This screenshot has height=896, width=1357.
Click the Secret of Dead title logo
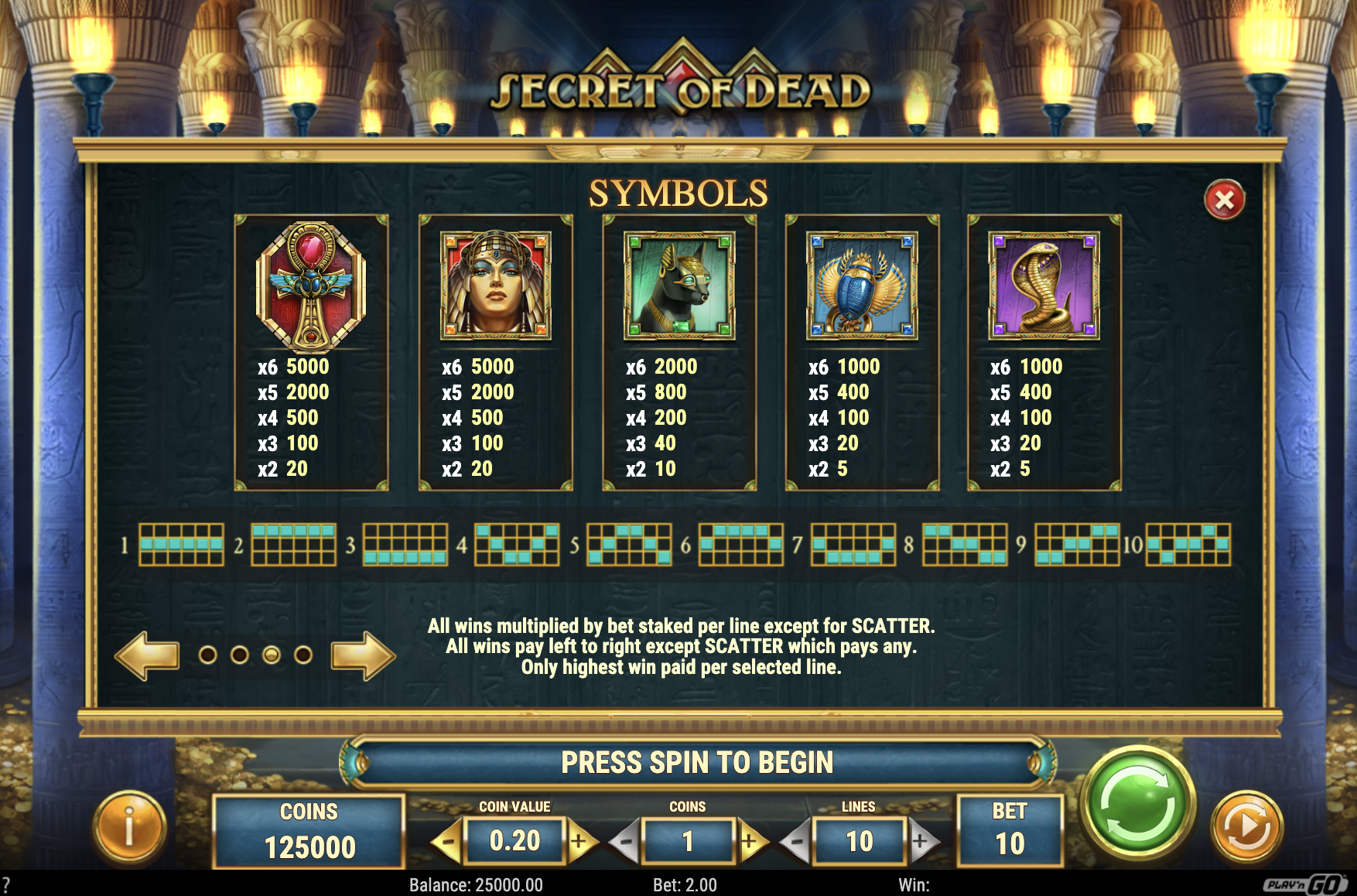tap(677, 87)
